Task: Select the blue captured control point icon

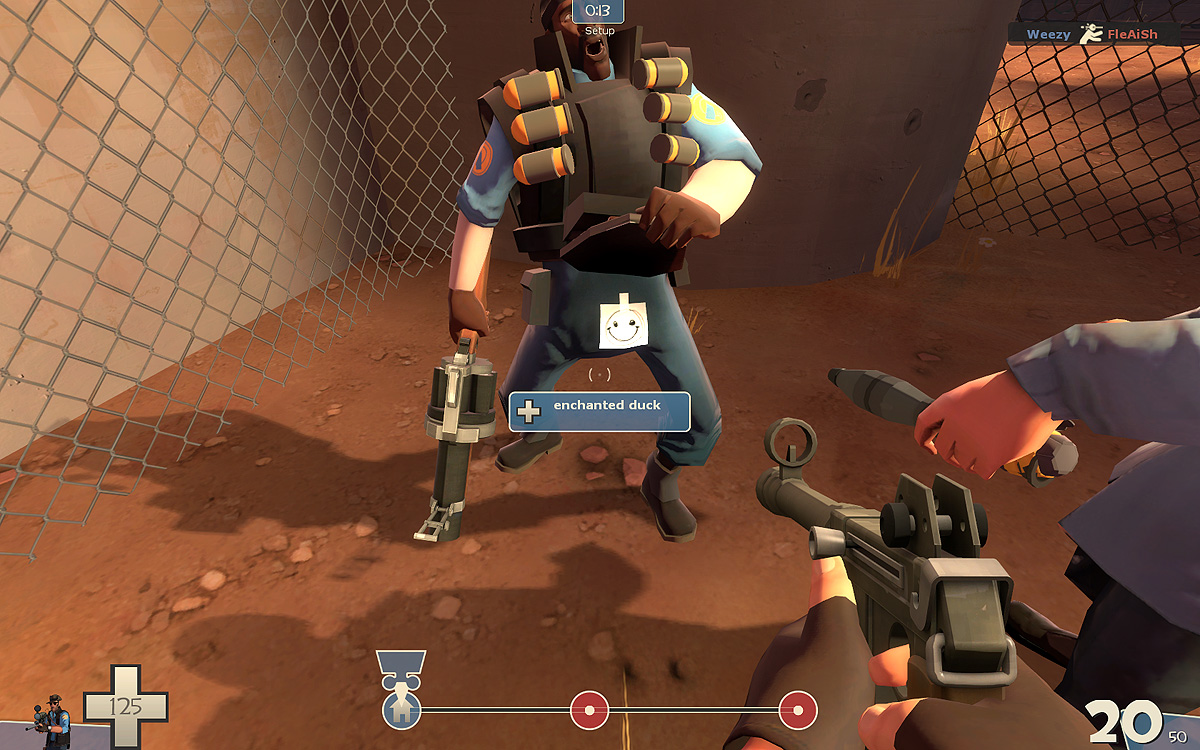Action: pyautogui.click(x=401, y=711)
